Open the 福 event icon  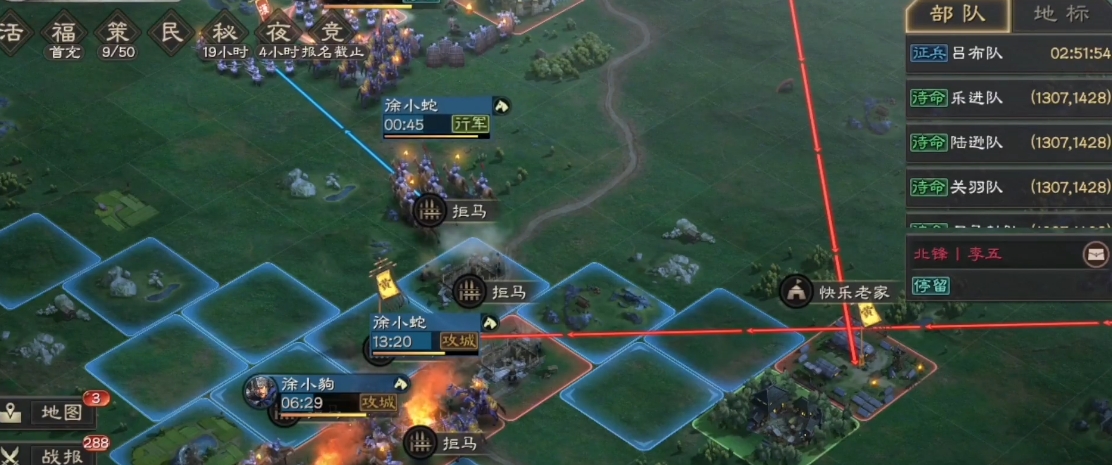(x=64, y=31)
